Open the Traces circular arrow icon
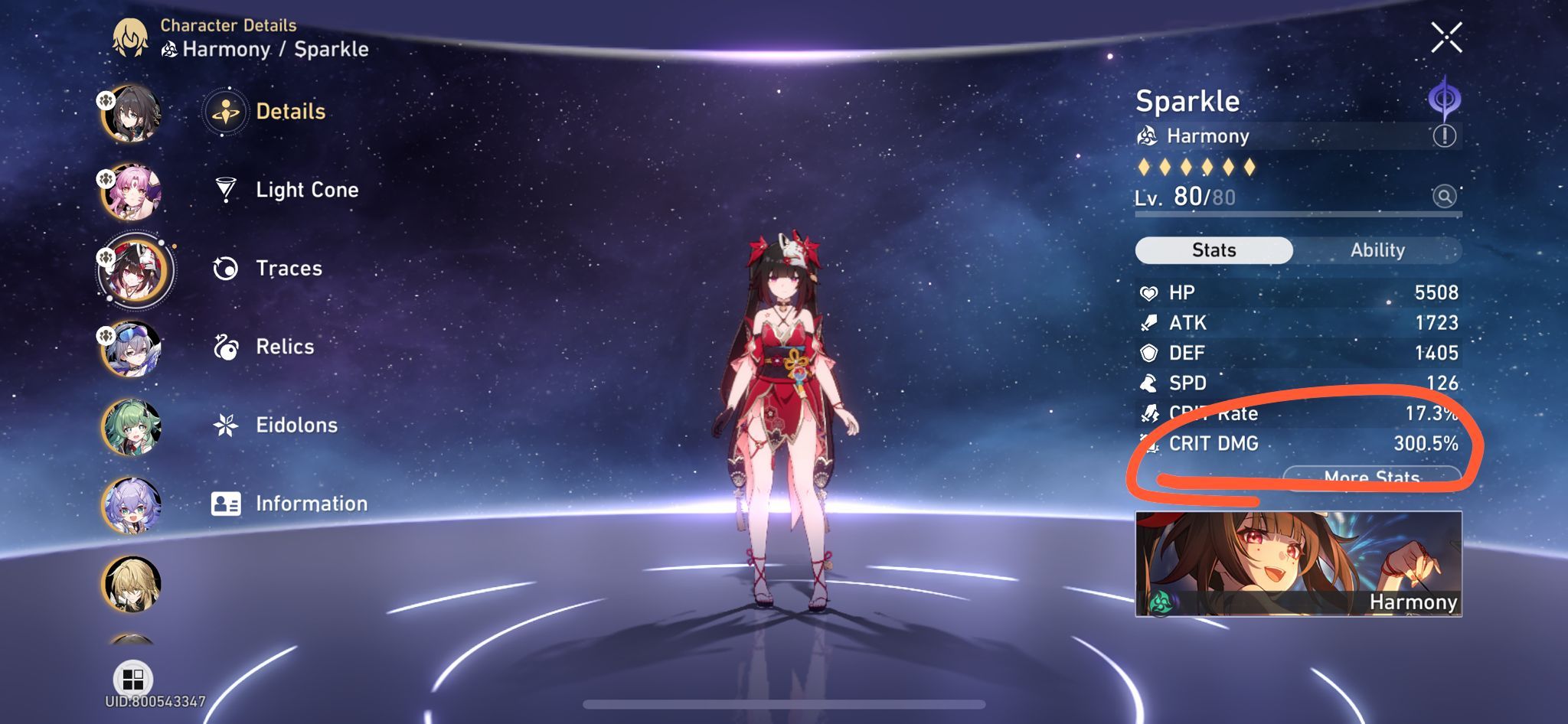 coord(224,268)
